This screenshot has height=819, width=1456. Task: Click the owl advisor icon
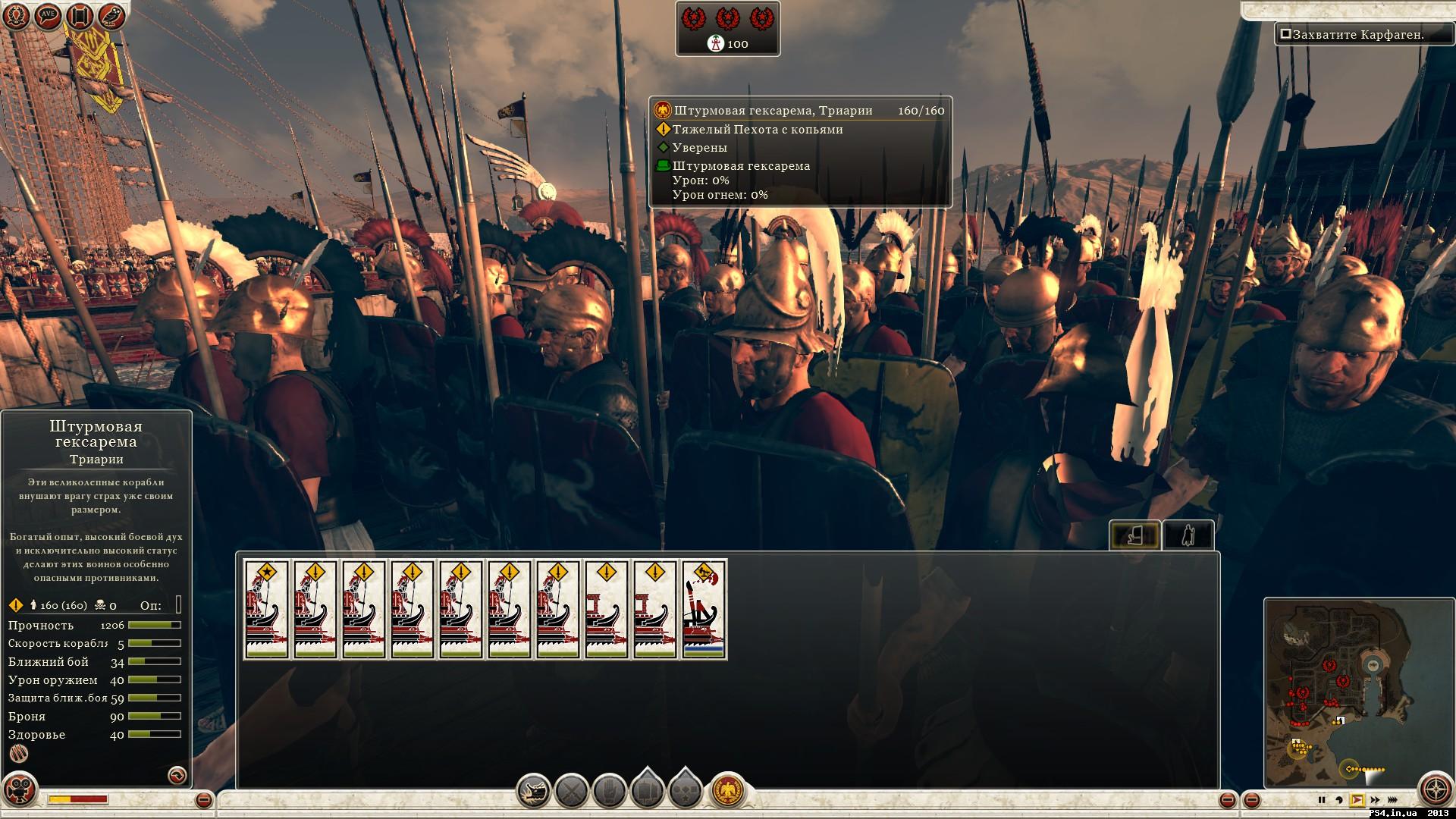click(x=112, y=16)
